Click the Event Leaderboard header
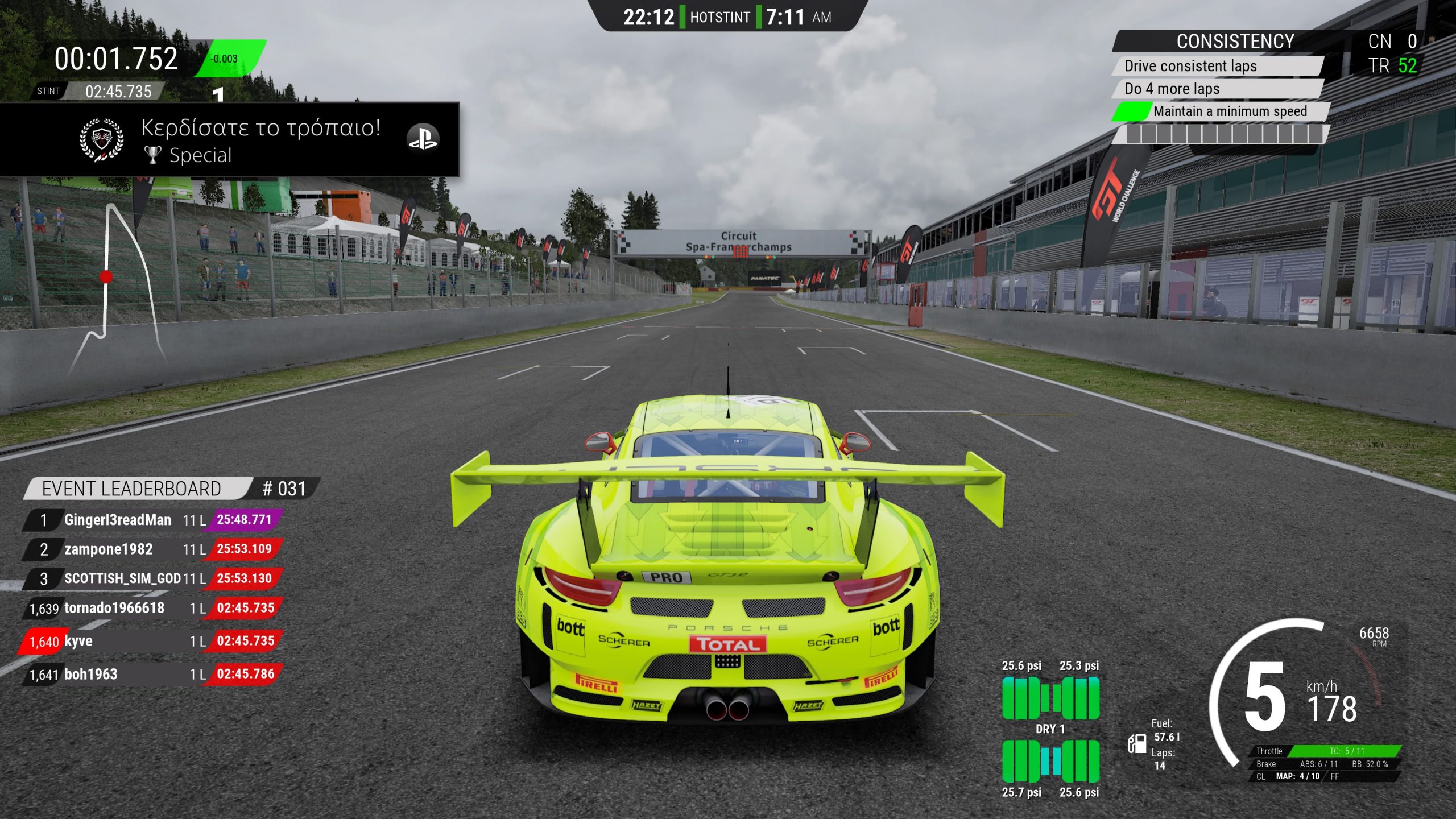This screenshot has width=1456, height=819. click(132, 489)
